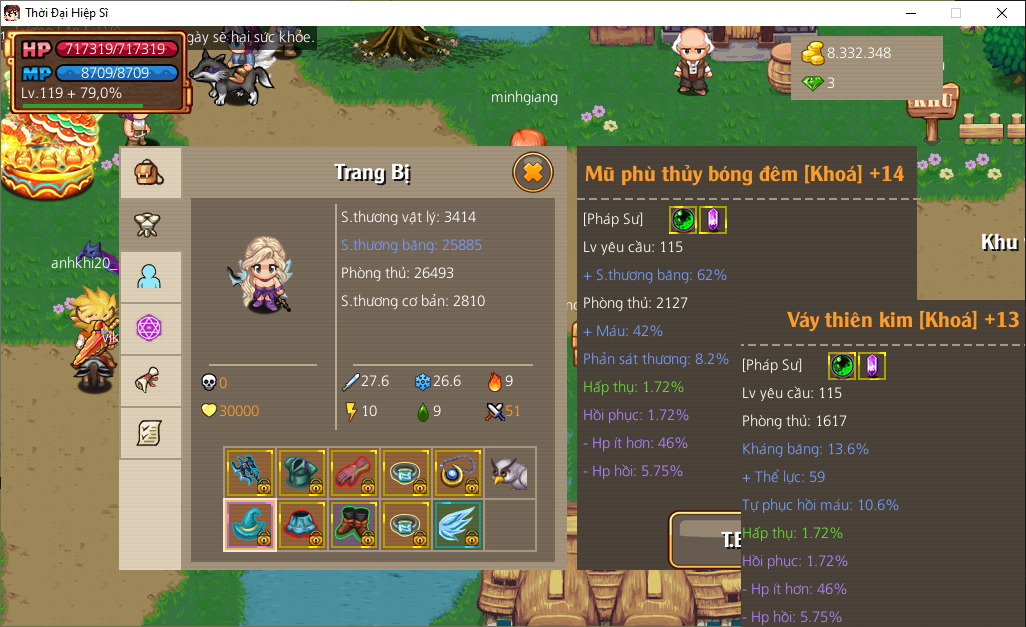
Task: Select the blue wizard hat slot
Action: pyautogui.click(x=250, y=525)
